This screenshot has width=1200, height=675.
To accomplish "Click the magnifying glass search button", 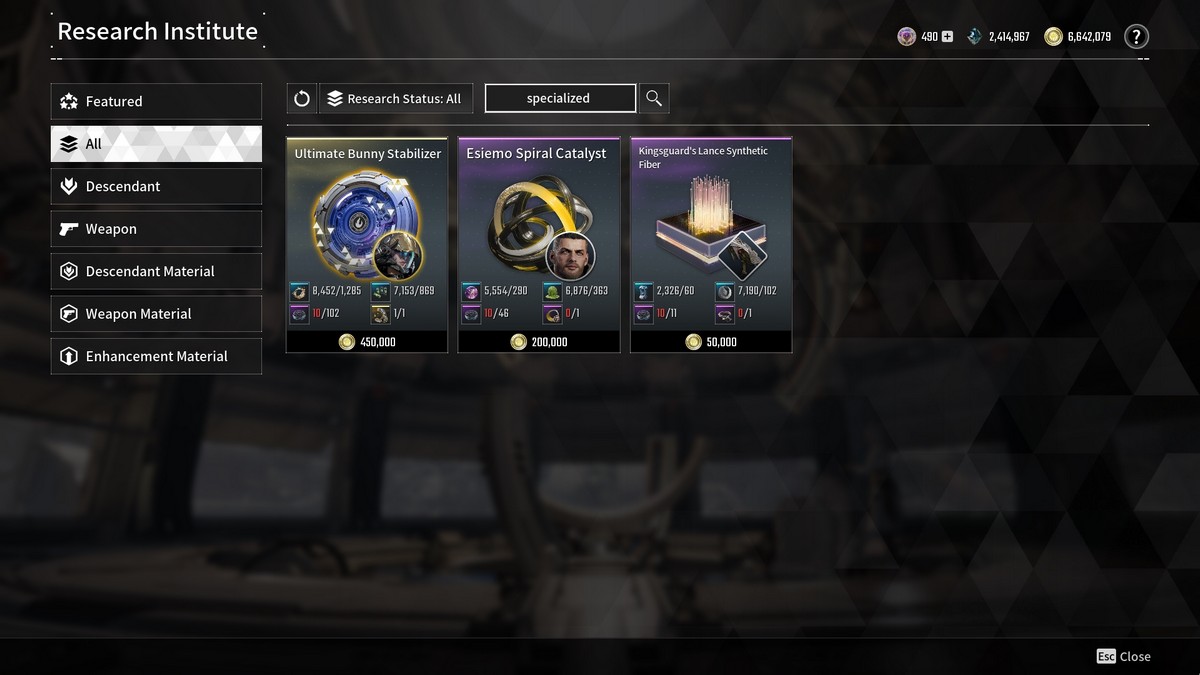I will pos(654,98).
